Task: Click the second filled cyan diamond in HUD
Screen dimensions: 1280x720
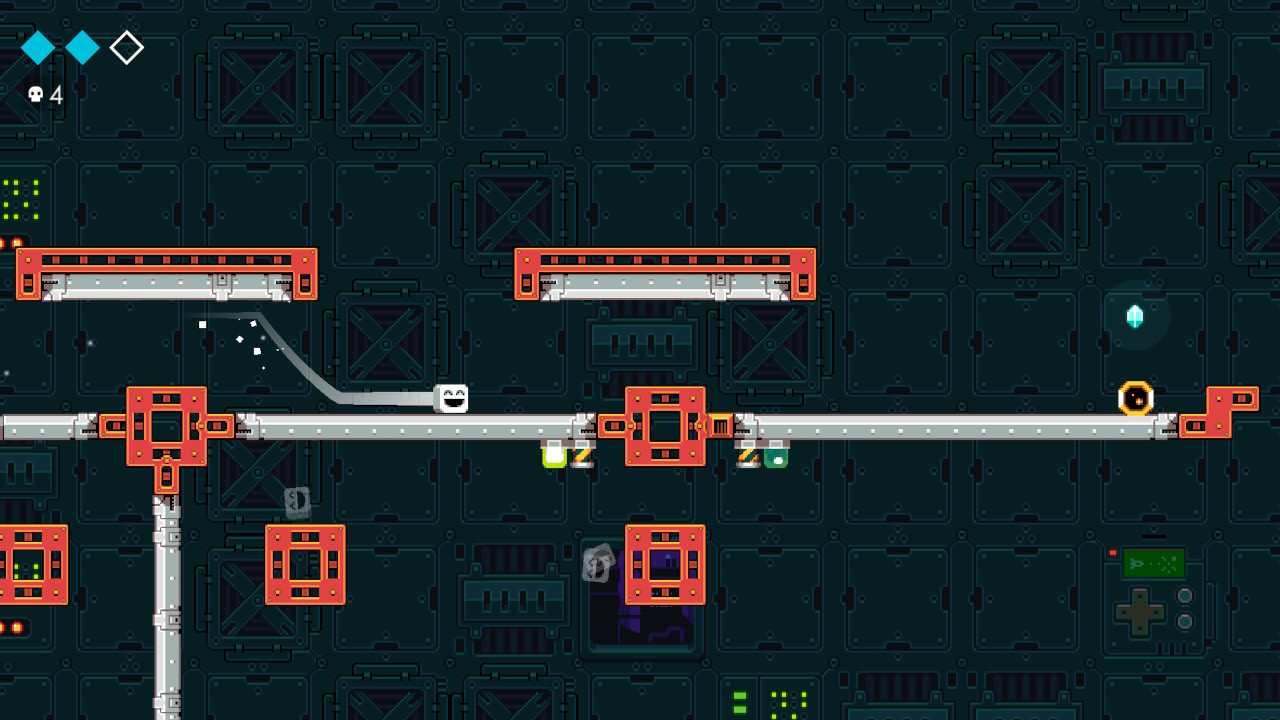Action: coord(82,47)
